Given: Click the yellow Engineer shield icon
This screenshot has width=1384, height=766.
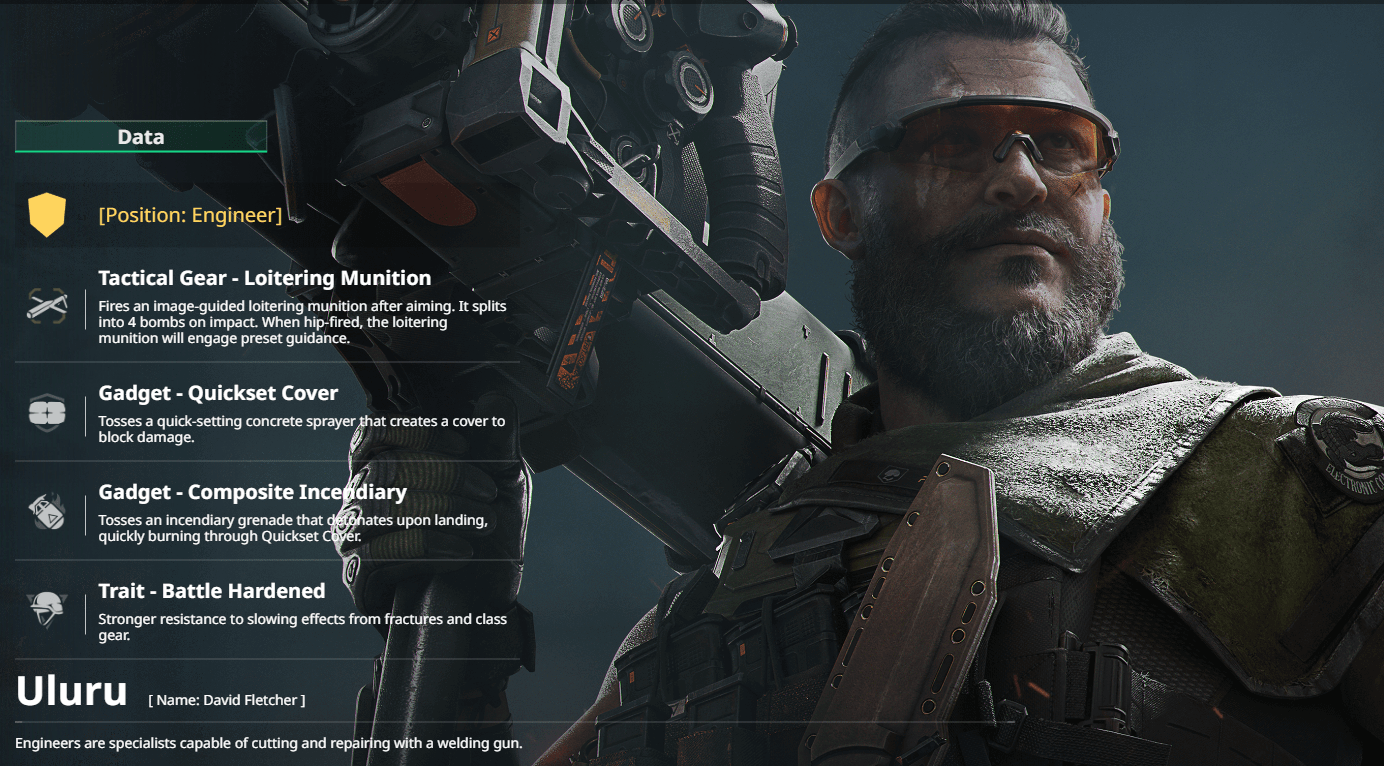Looking at the screenshot, I should pos(47,215).
